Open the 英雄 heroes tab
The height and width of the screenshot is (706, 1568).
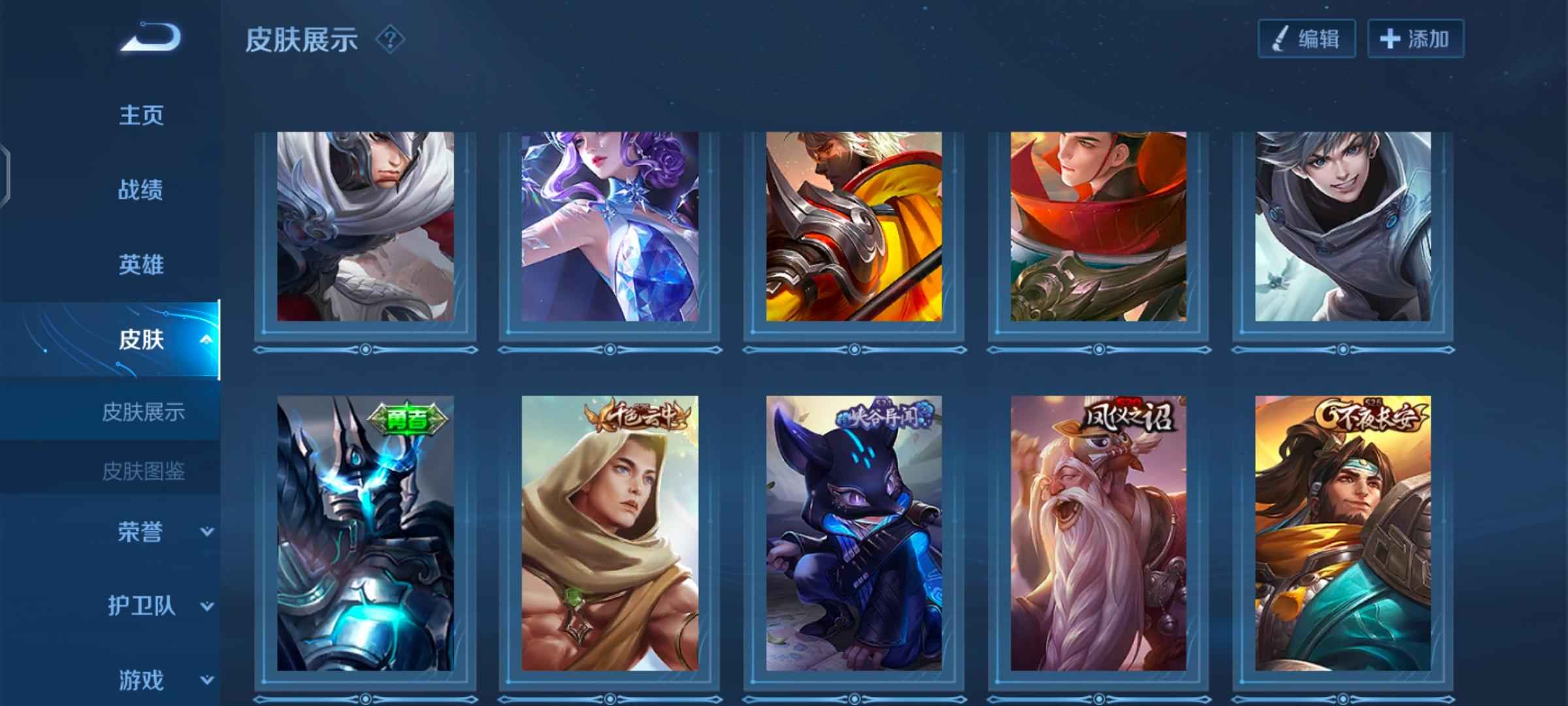coord(141,265)
